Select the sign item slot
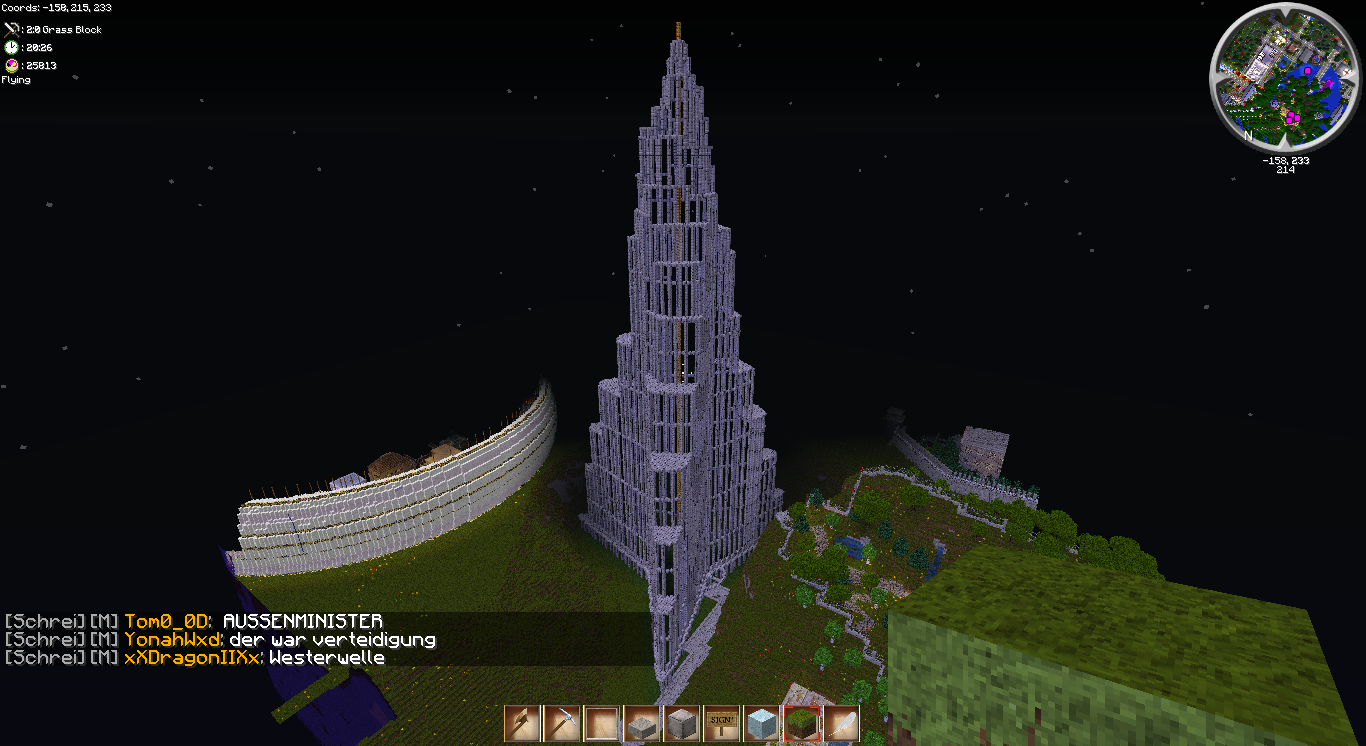Viewport: 1366px width, 746px height. coord(722,723)
